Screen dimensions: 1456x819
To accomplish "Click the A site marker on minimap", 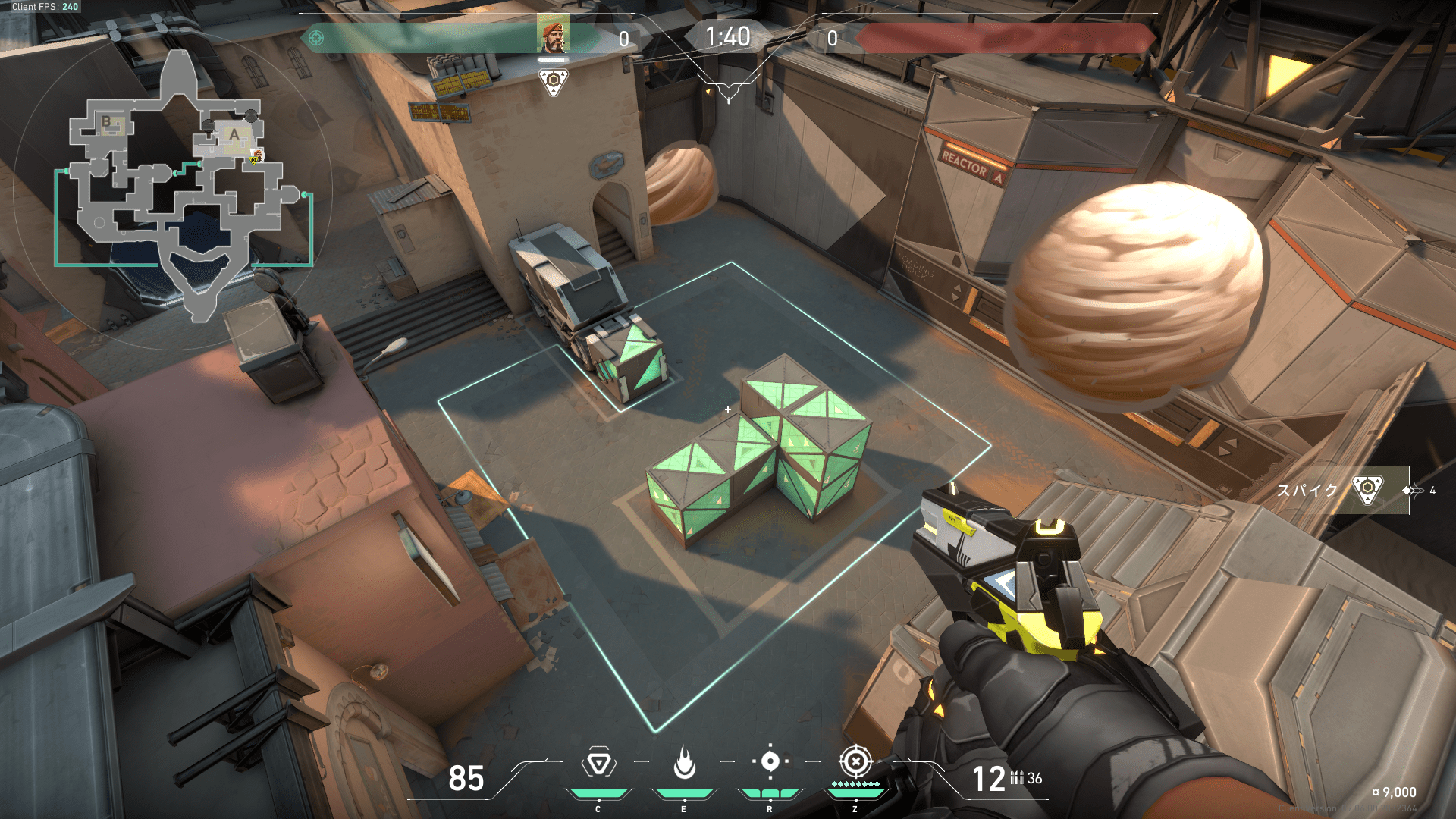I will click(235, 135).
